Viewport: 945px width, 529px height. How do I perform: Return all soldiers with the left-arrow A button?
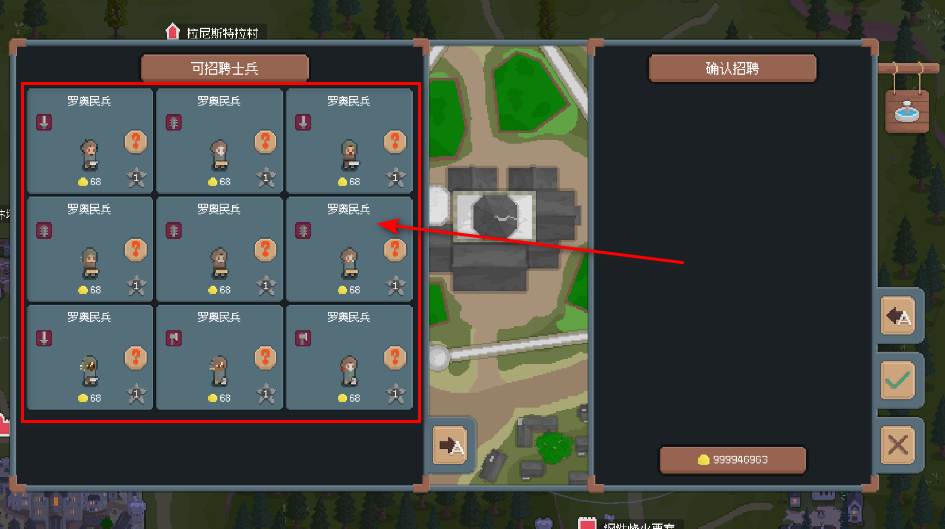tap(898, 317)
